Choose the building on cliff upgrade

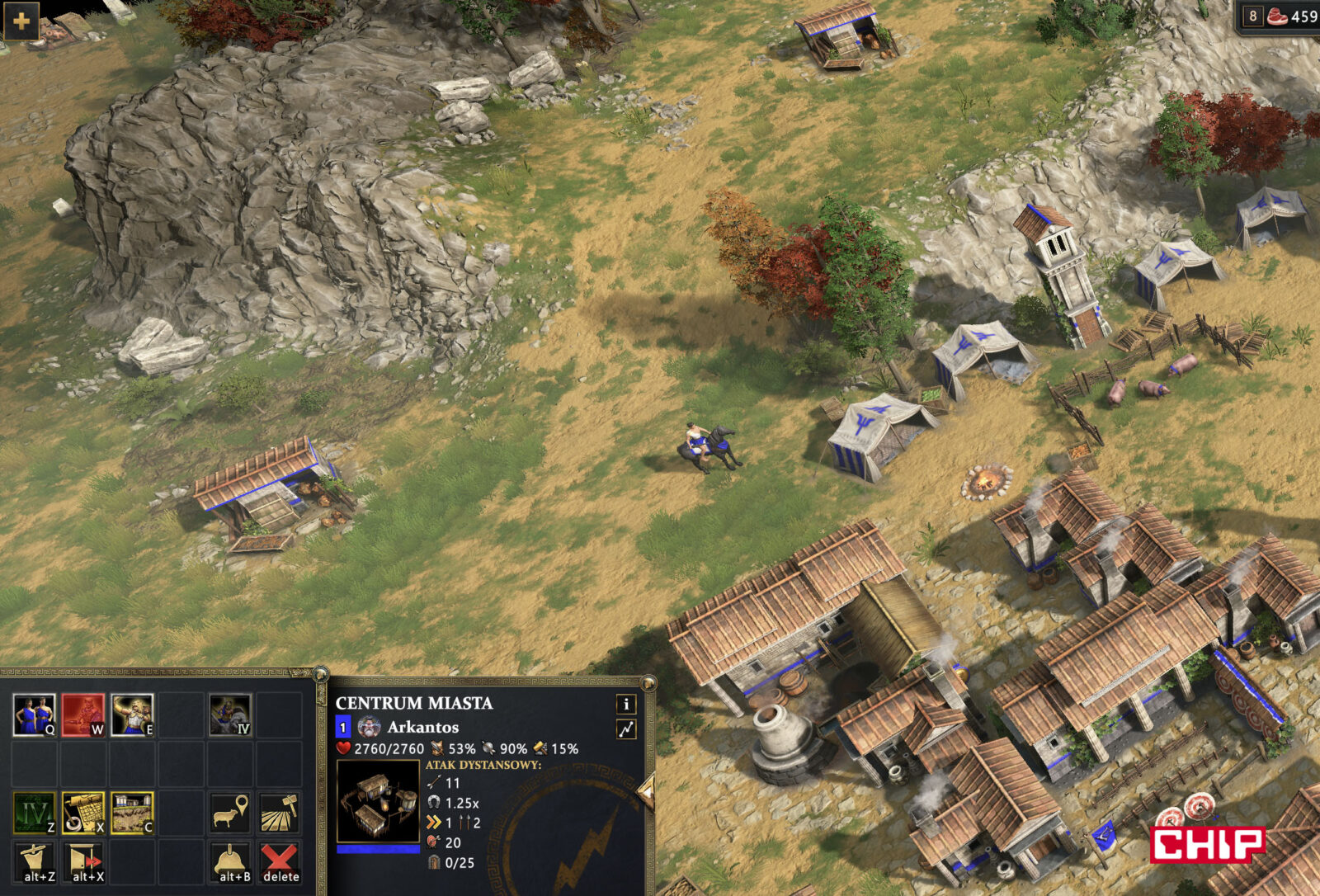click(132, 813)
